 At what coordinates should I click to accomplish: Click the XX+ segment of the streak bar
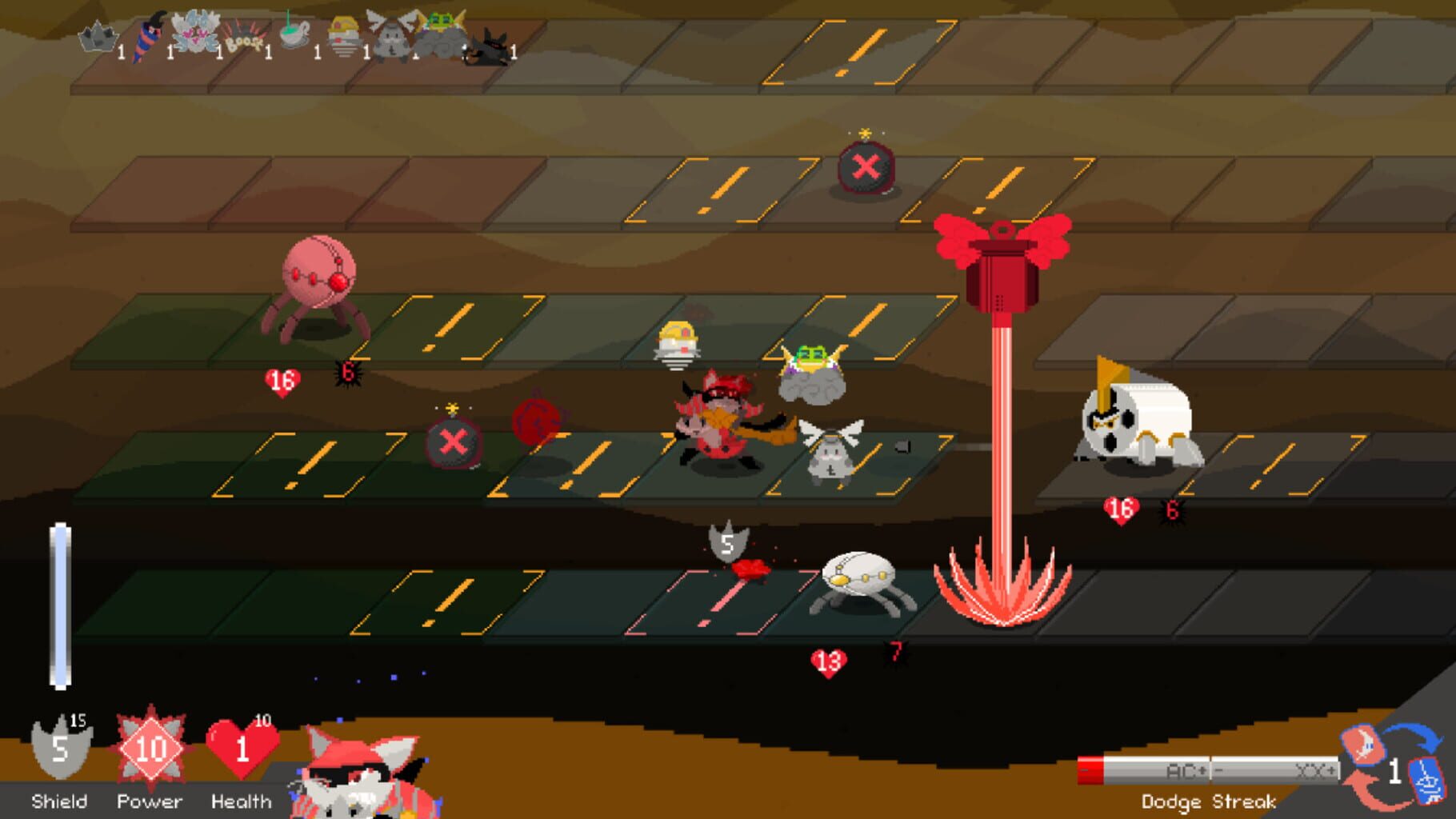[1314, 769]
